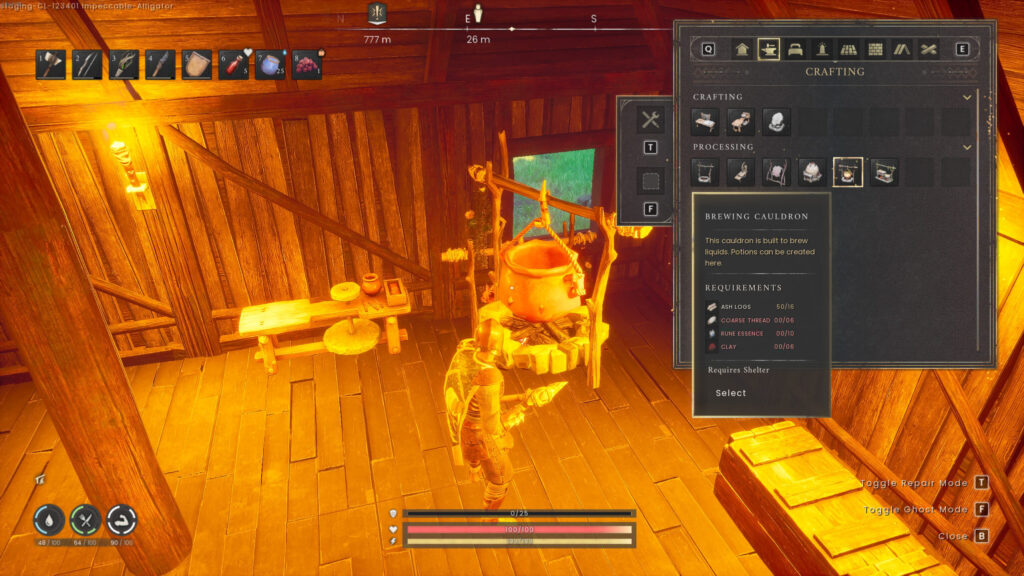The height and width of the screenshot is (576, 1024).
Task: Open the lighthouse-icon build category tab
Action: pos(822,49)
